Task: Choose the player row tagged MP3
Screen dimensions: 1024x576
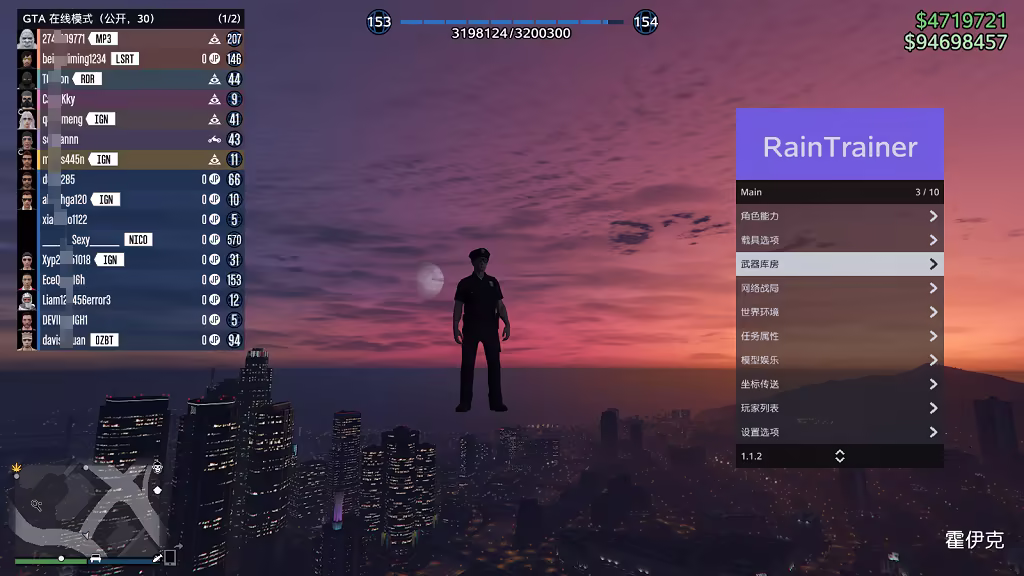Action: (130, 39)
